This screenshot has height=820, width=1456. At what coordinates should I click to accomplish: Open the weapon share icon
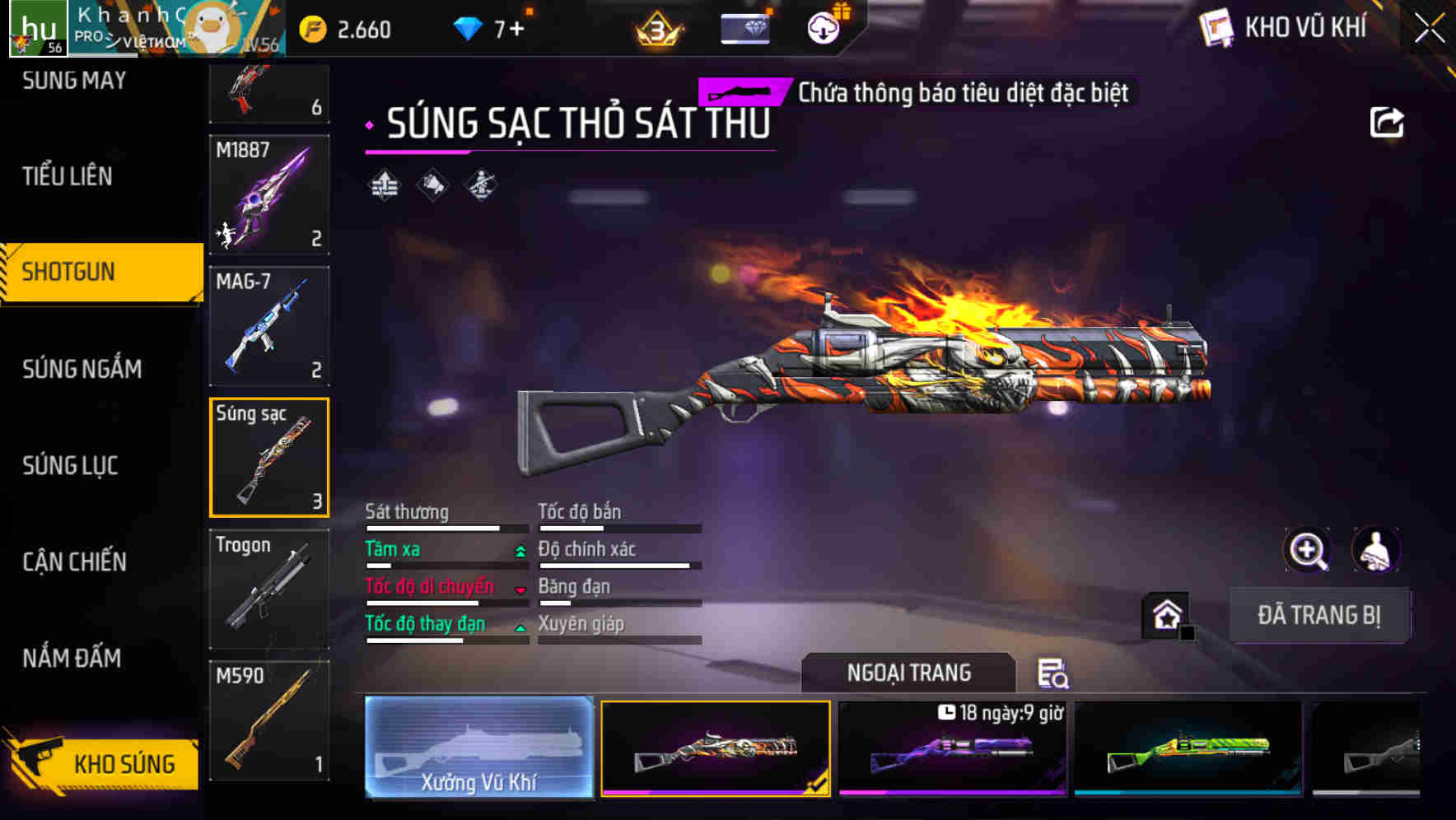click(1388, 121)
